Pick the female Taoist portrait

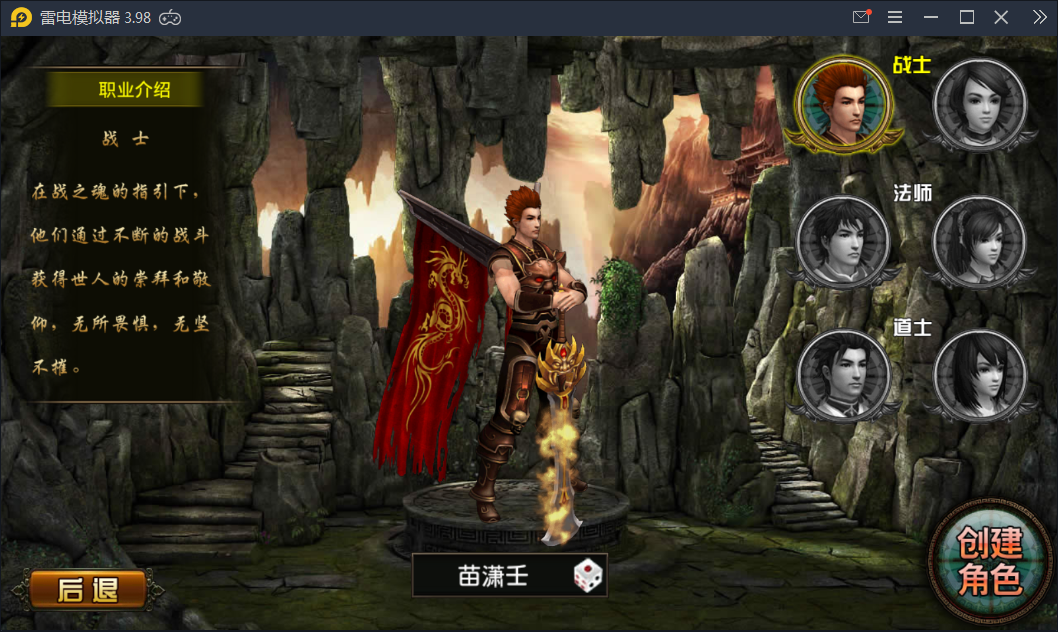[979, 375]
